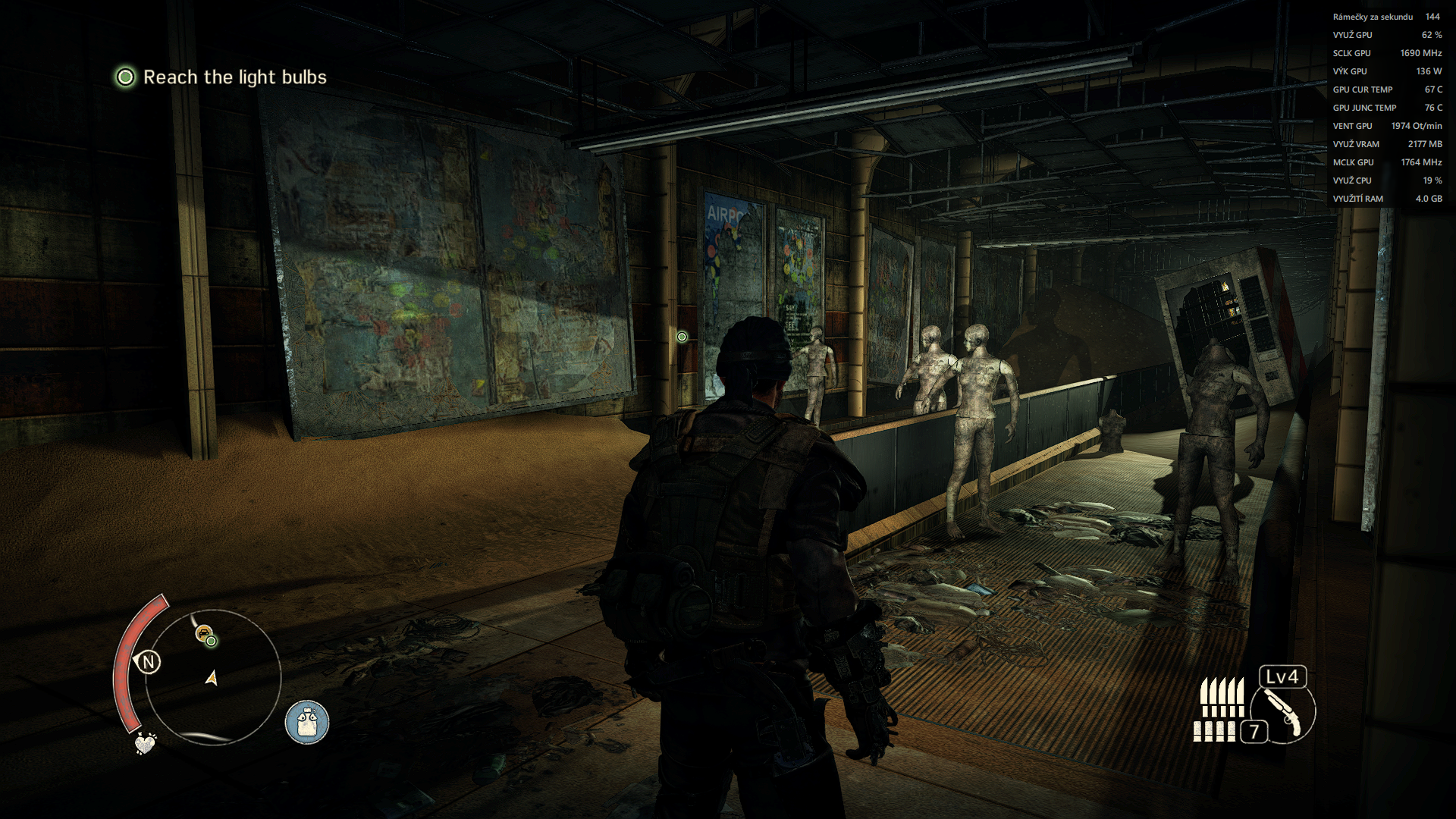
Task: Click the "Reach the light bulbs" objective tracker
Action: pos(221,77)
